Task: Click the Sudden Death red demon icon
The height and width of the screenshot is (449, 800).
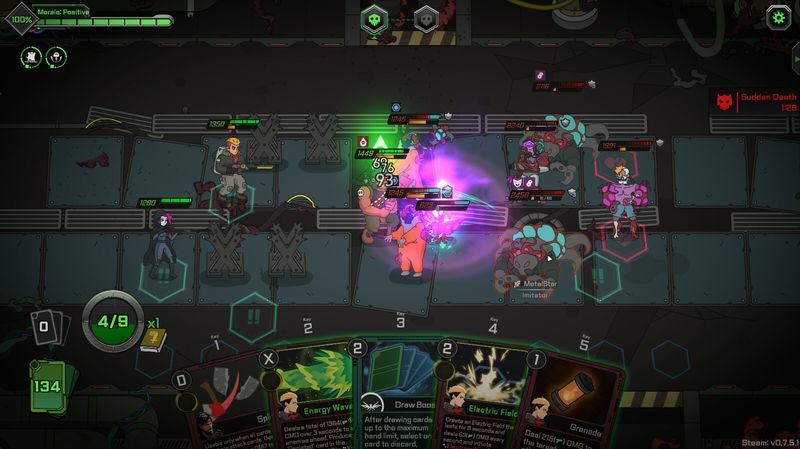Action: [725, 101]
